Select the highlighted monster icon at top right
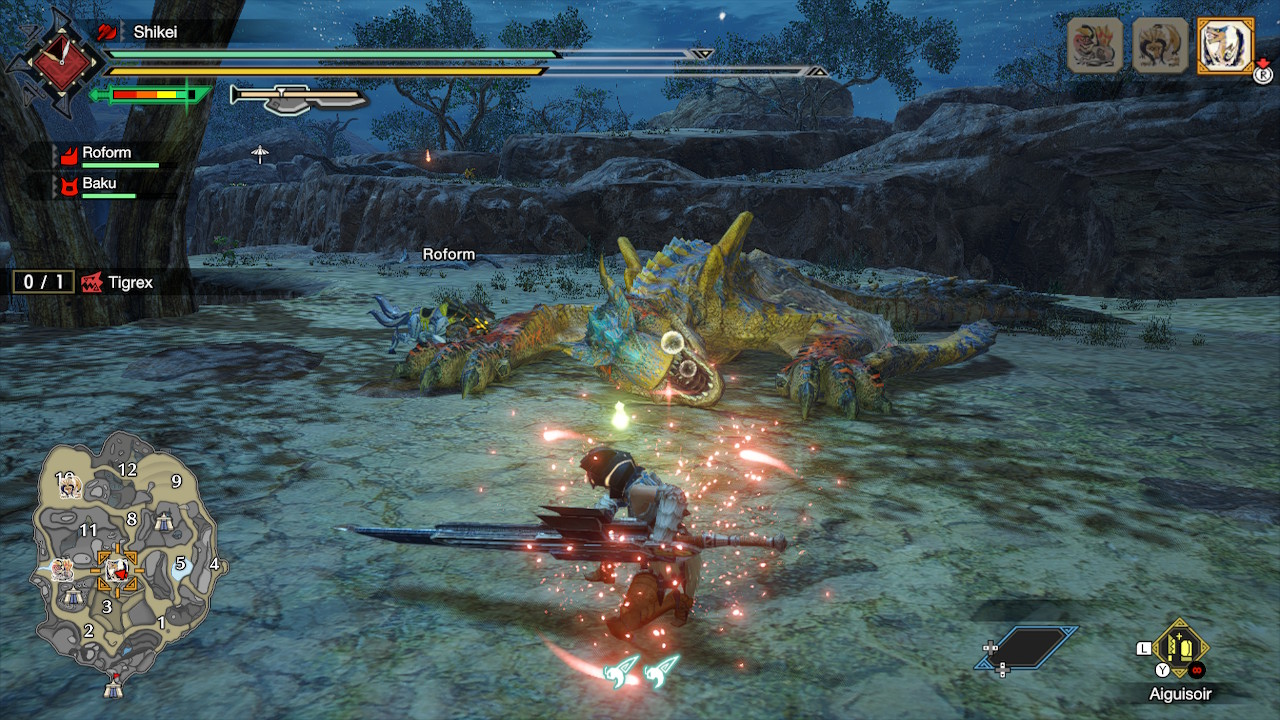The image size is (1280, 720). coord(1225,45)
